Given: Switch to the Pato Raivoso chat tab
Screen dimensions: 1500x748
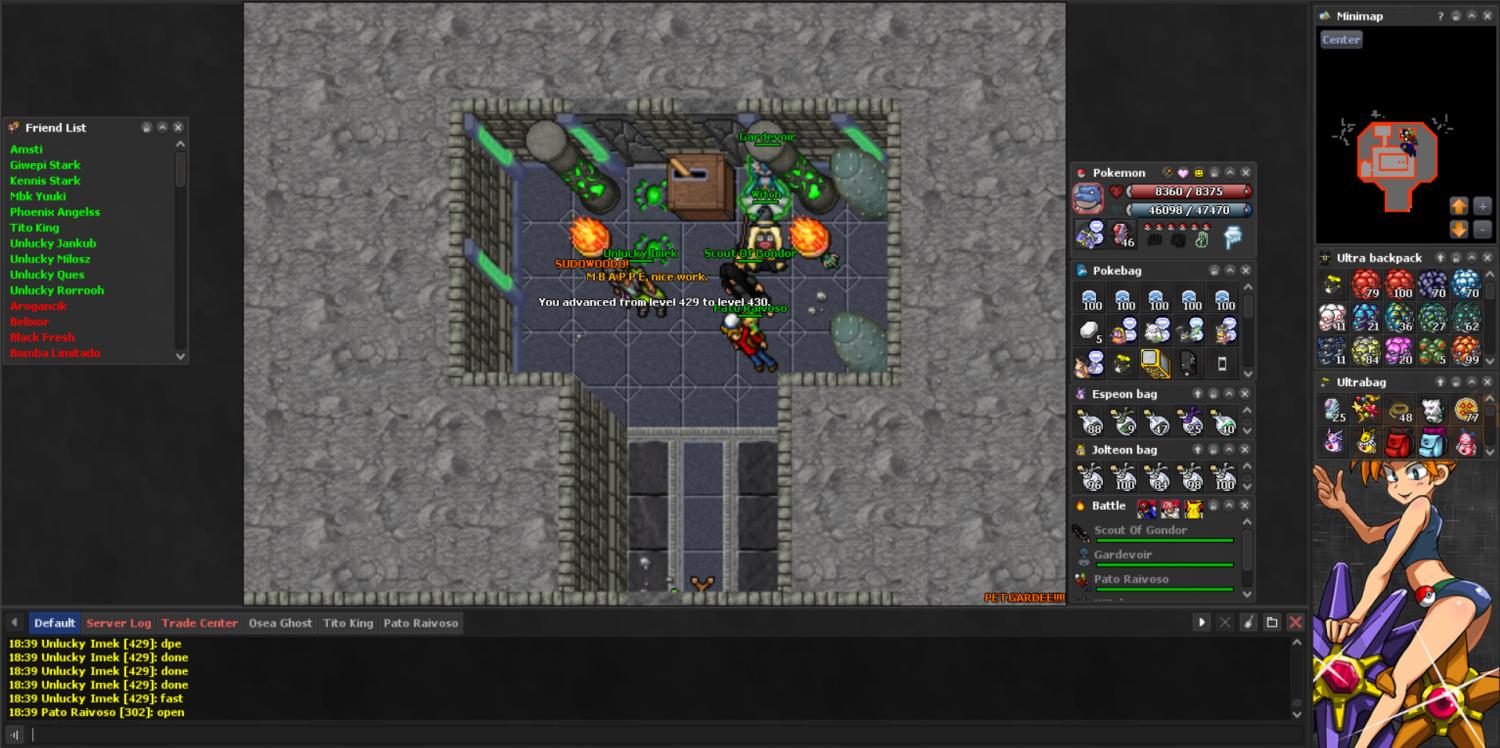Looking at the screenshot, I should tap(420, 623).
